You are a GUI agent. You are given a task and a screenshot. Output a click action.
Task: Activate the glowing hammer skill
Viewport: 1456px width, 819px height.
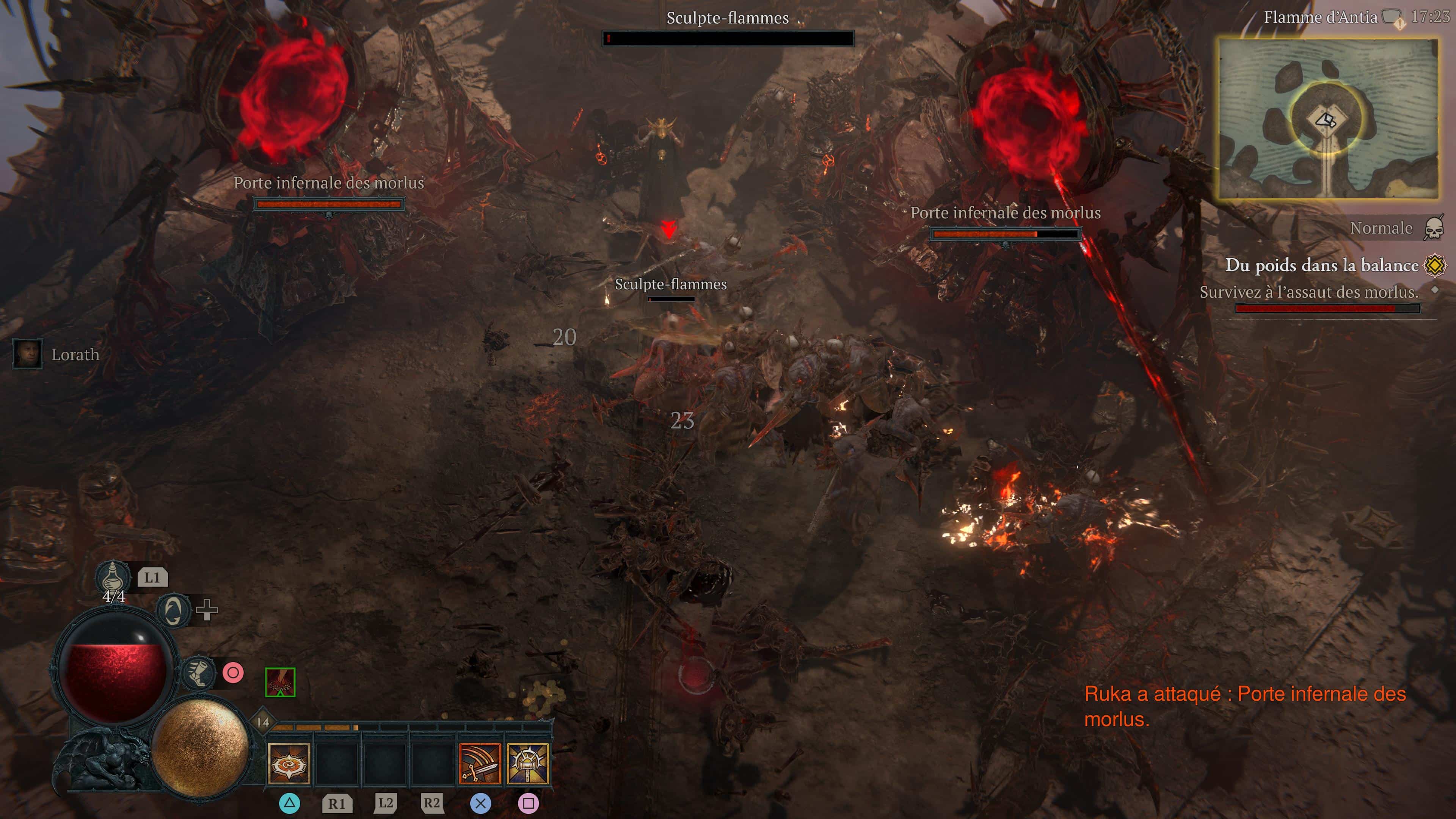pyautogui.click(x=528, y=764)
